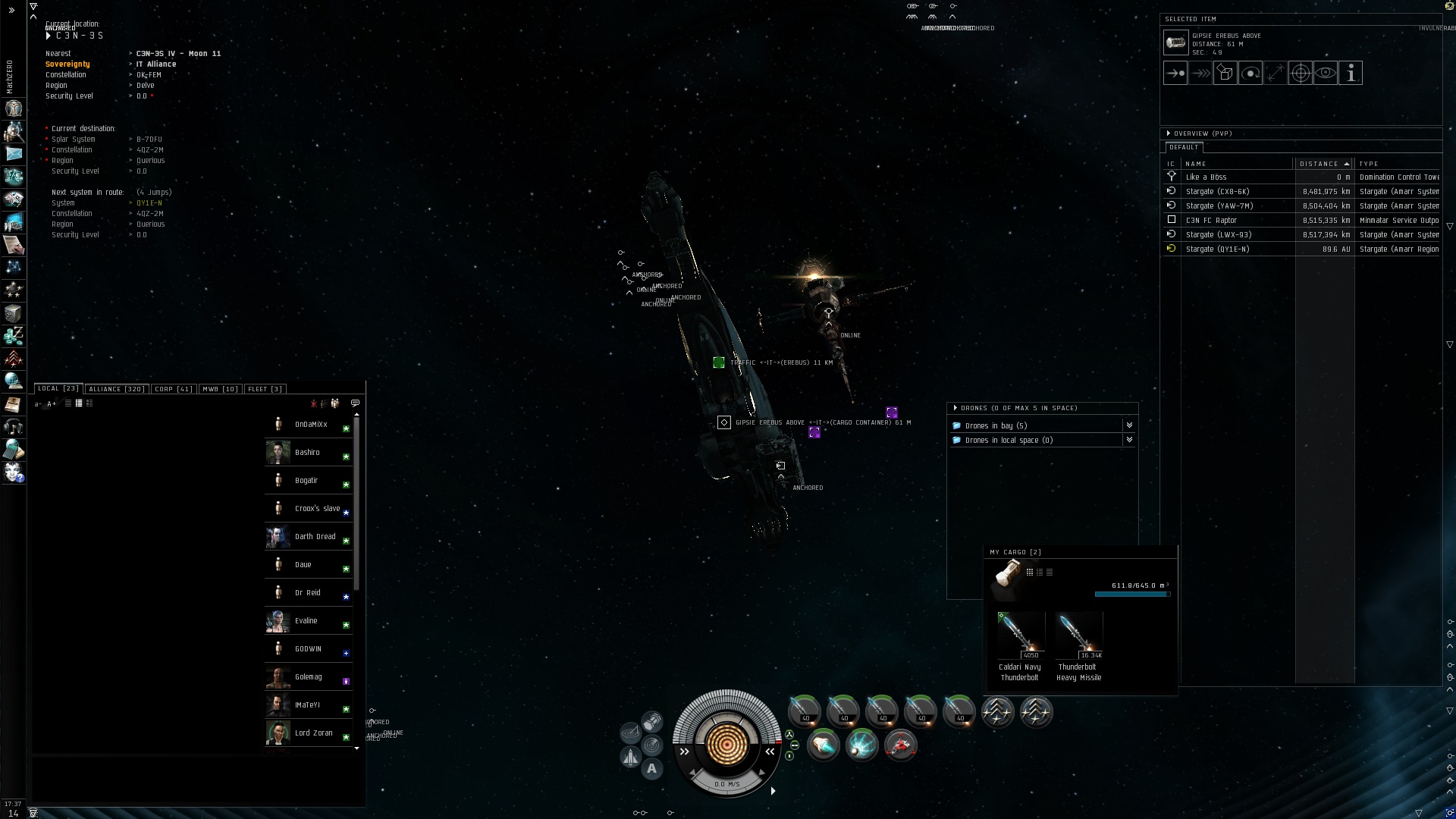Open mail from the envelope sidebar icon
Image resolution: width=1456 pixels, height=819 pixels.
pyautogui.click(x=14, y=154)
